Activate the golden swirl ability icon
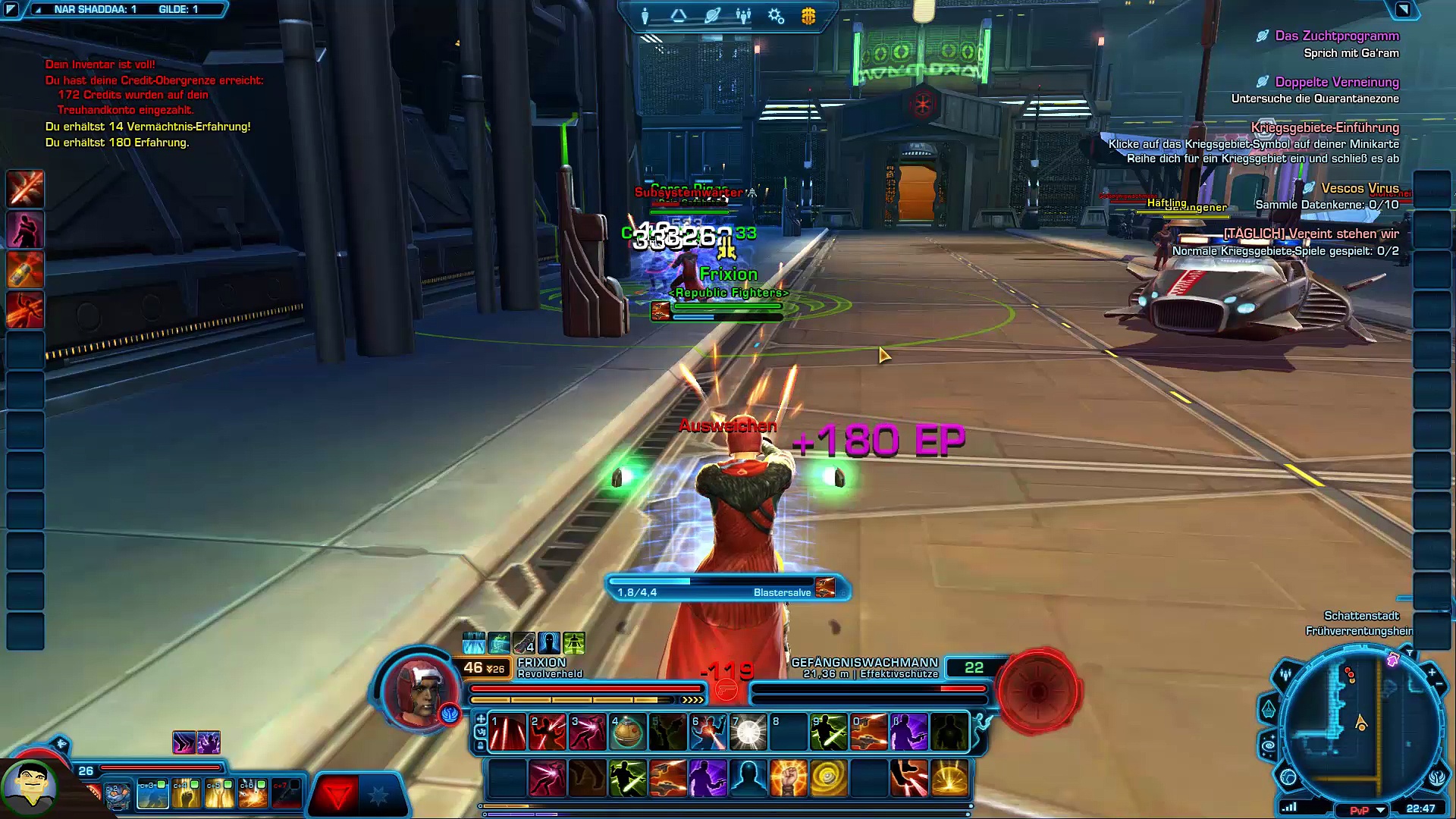The width and height of the screenshot is (1456, 819). tap(828, 778)
